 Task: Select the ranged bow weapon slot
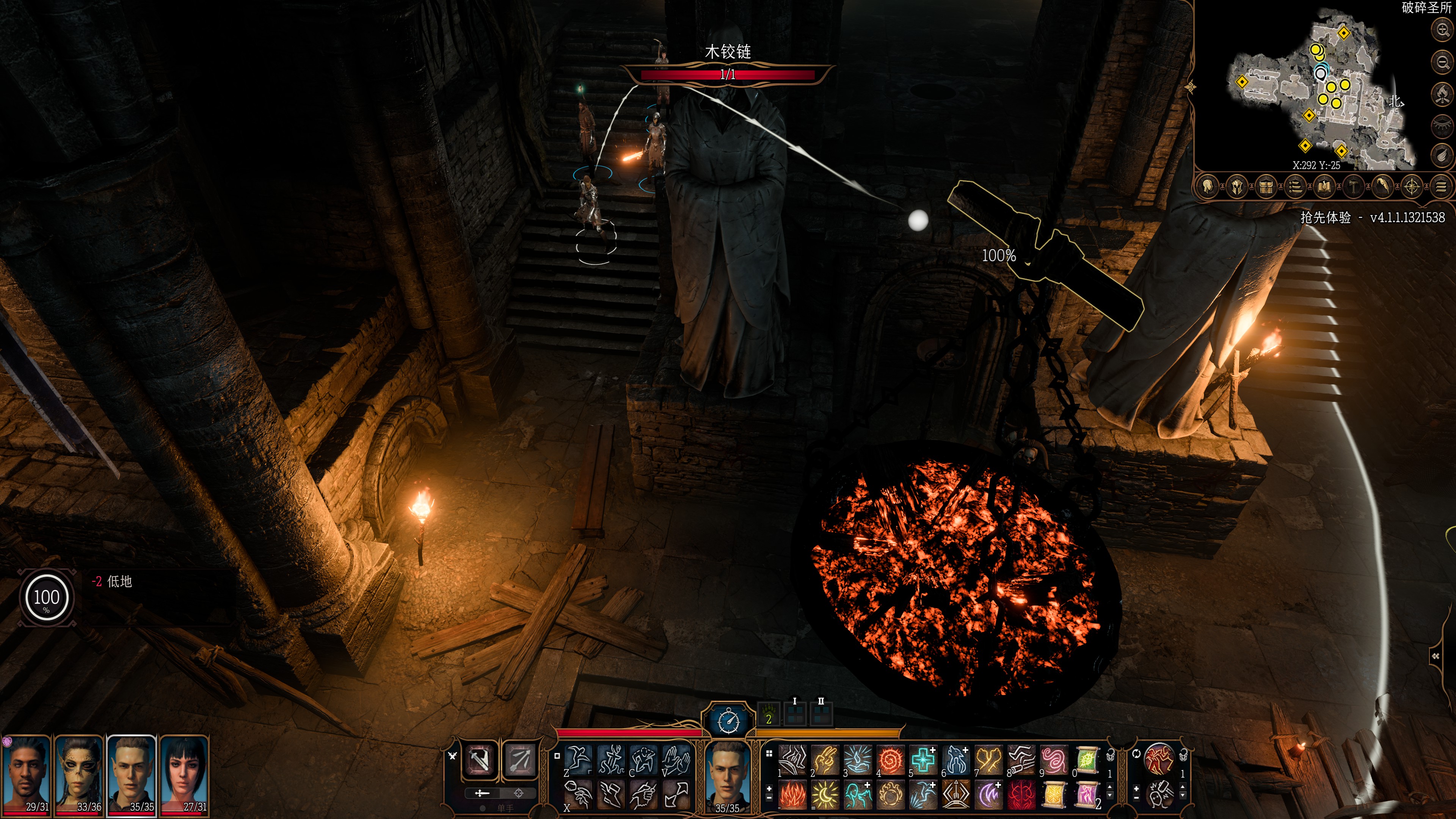[x=519, y=759]
